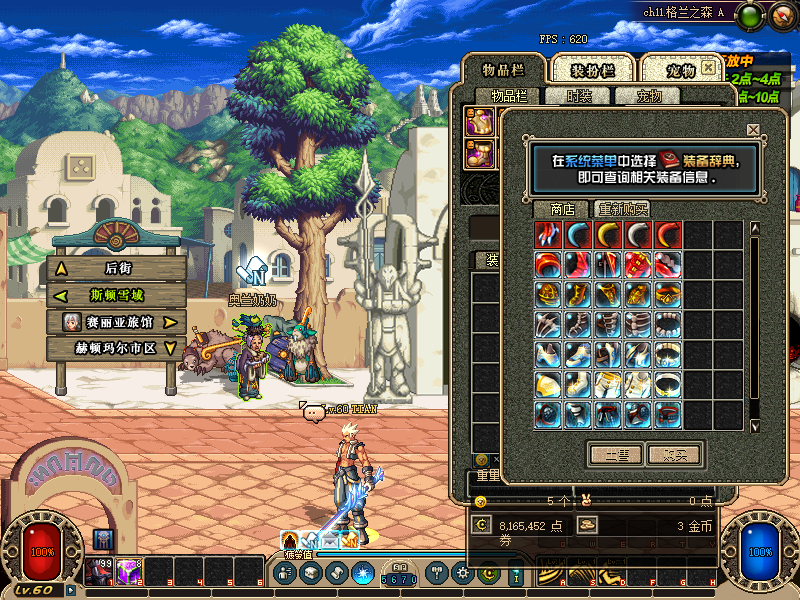
Task: Open the gear settings icon on the bottom bar
Action: (x=462, y=573)
